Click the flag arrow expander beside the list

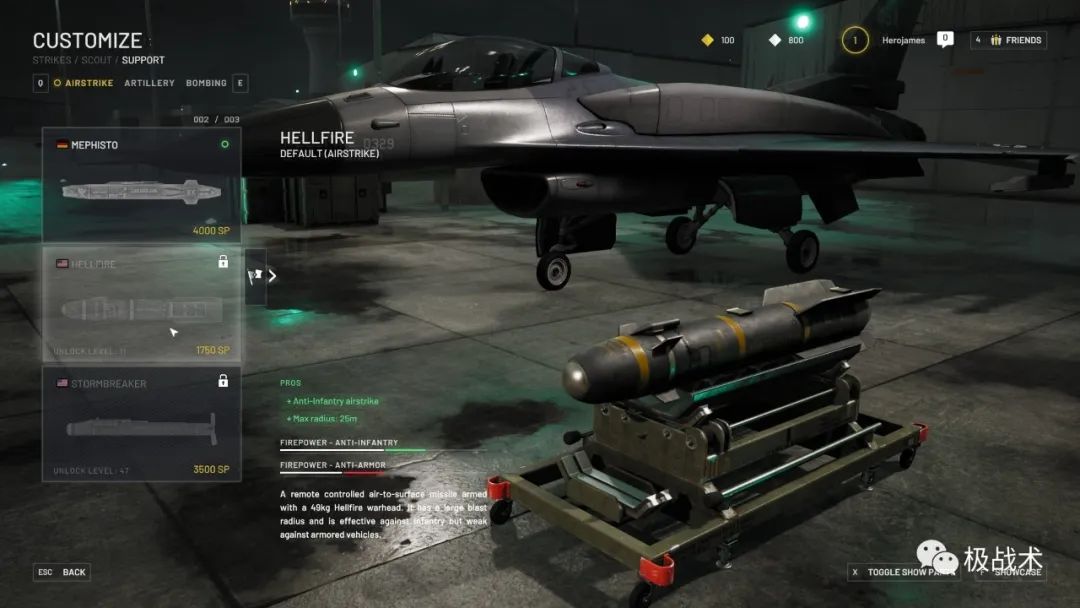pos(257,276)
